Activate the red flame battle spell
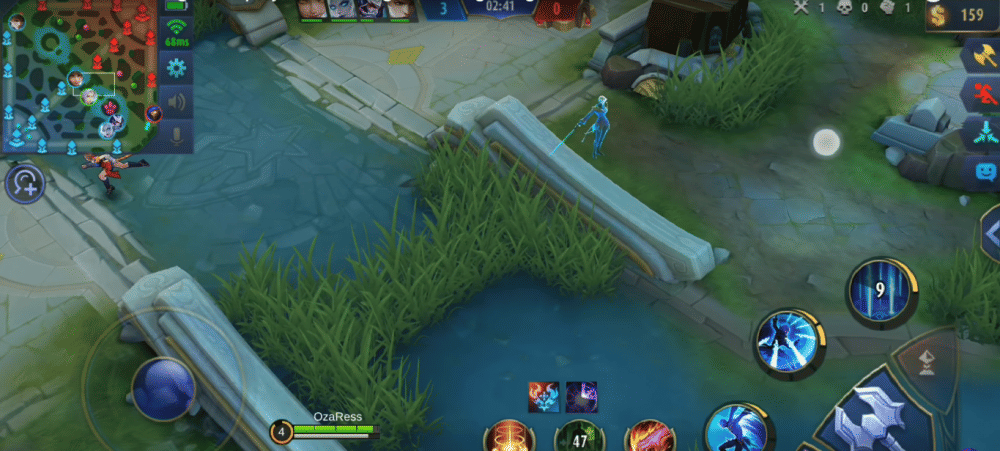The height and width of the screenshot is (451, 1000). [649, 438]
